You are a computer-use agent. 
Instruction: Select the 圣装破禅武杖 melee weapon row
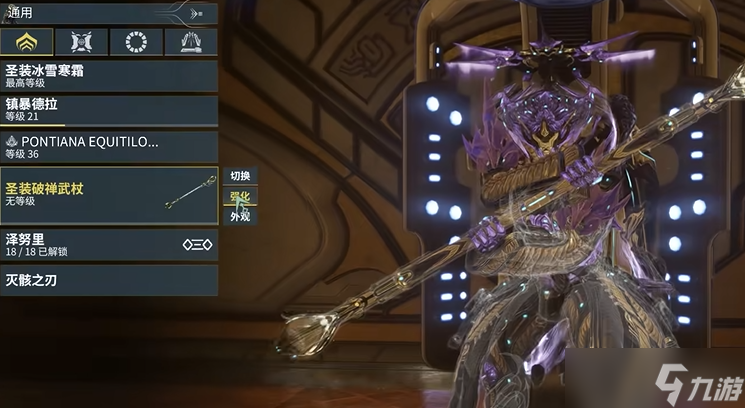tap(109, 194)
